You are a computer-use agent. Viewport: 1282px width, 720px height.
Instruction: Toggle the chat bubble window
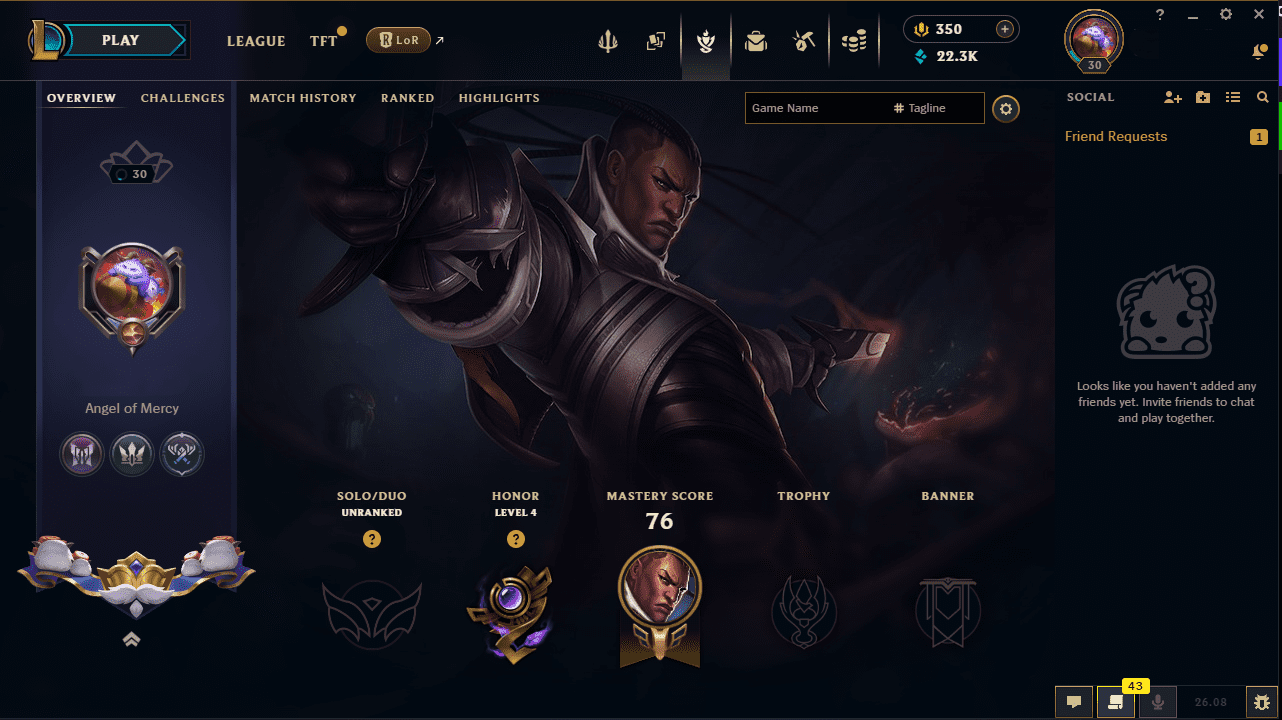1074,702
